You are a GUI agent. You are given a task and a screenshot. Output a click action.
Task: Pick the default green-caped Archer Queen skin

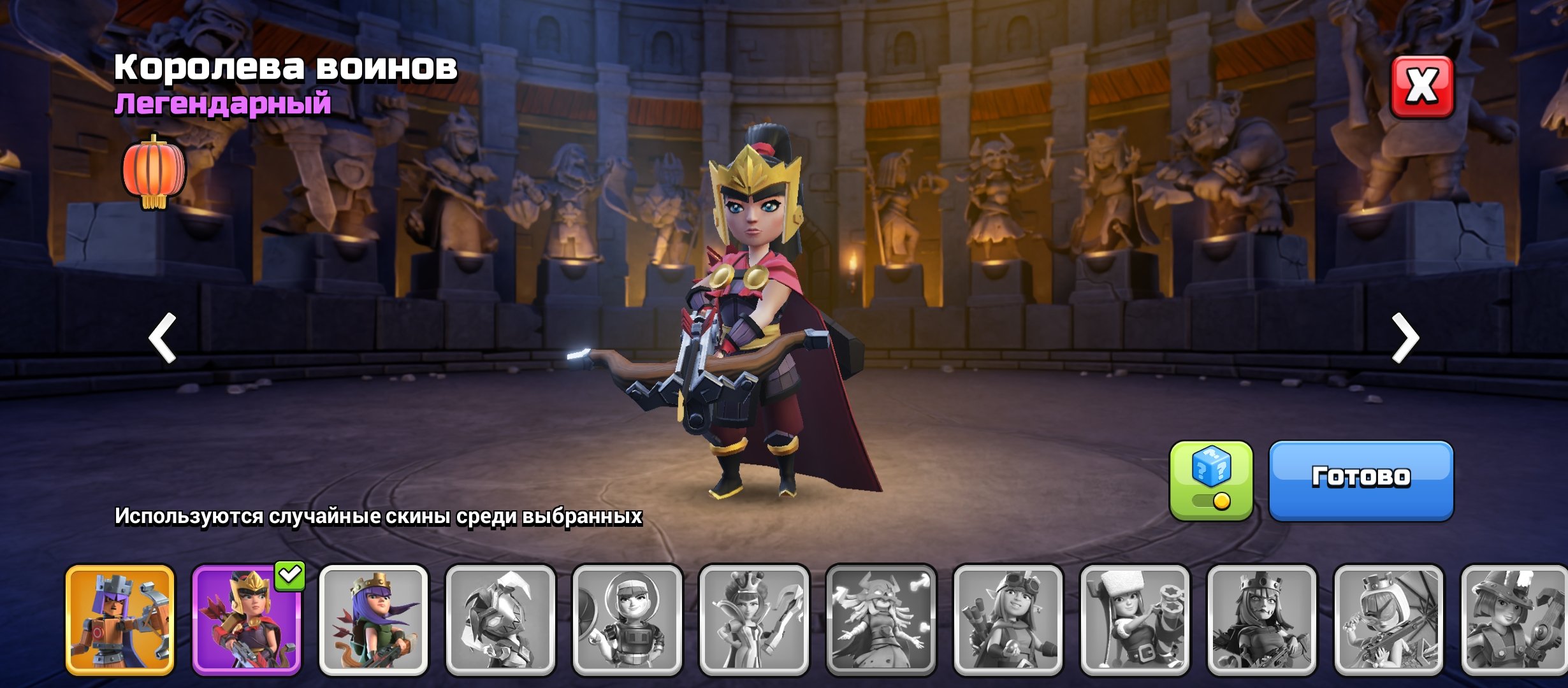tap(374, 619)
